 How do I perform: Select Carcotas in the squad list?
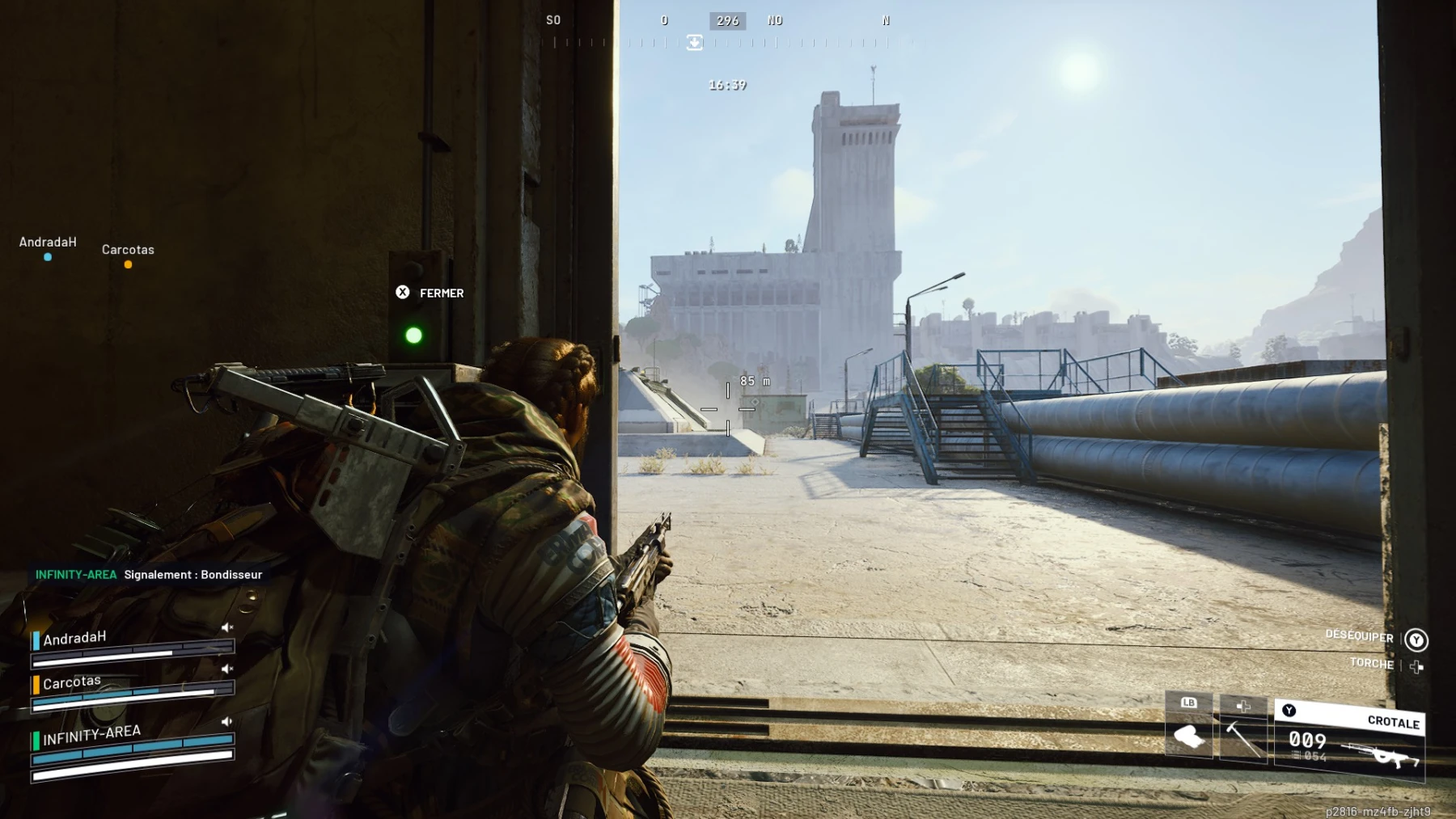tap(72, 682)
